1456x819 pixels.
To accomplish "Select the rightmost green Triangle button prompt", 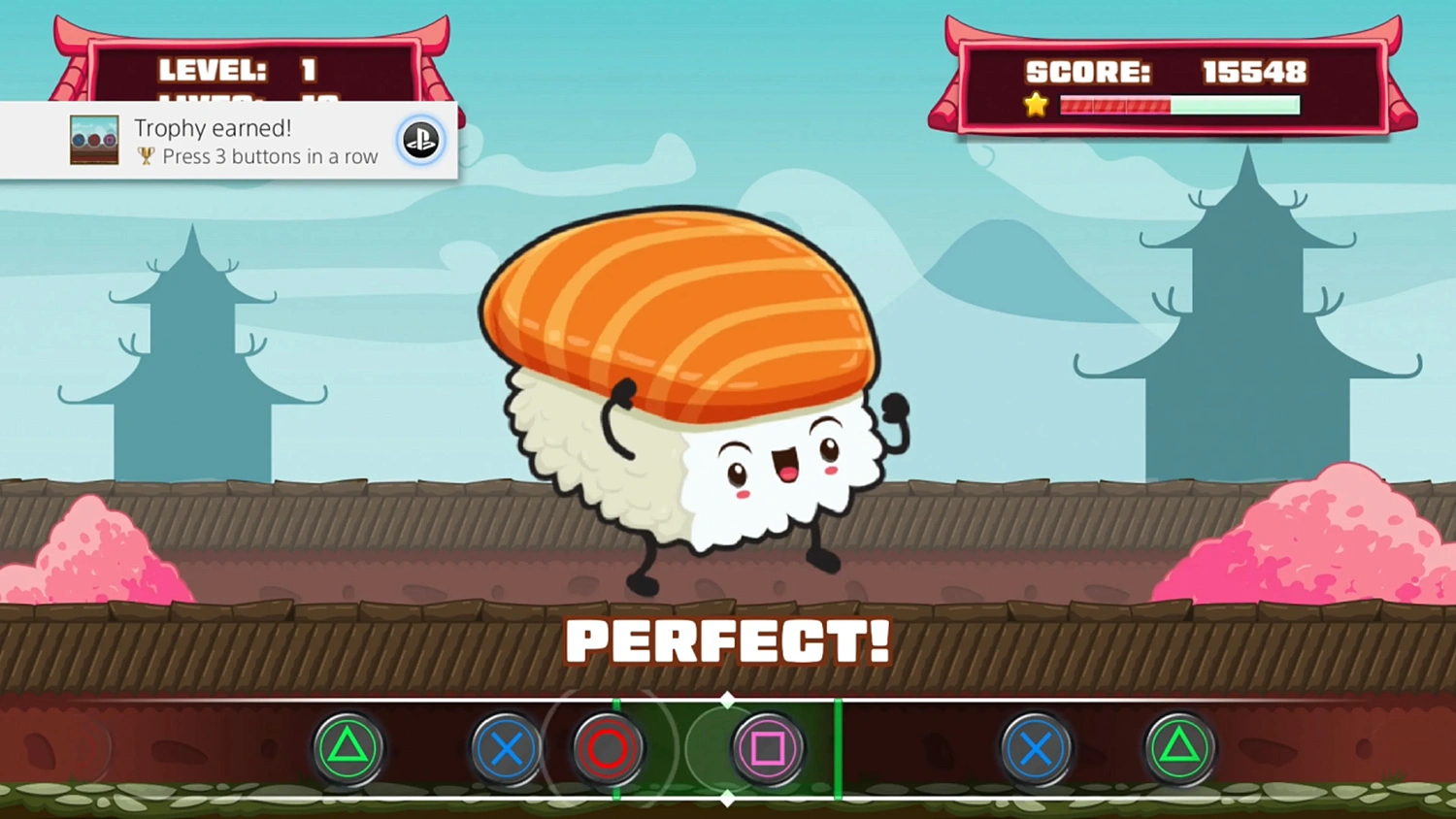I will tap(1180, 748).
